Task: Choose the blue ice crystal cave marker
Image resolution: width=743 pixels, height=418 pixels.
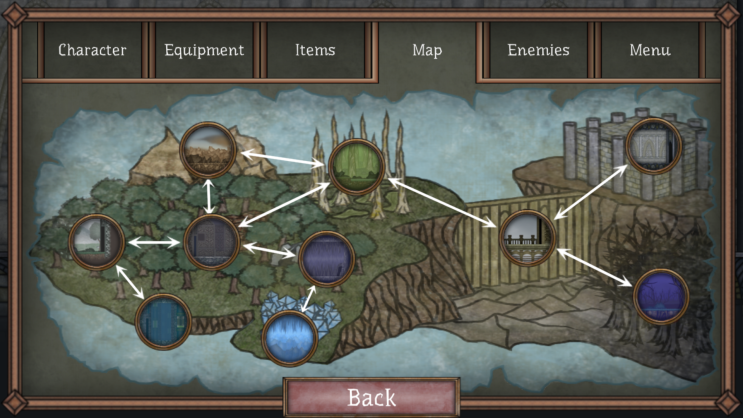Action: click(x=290, y=338)
